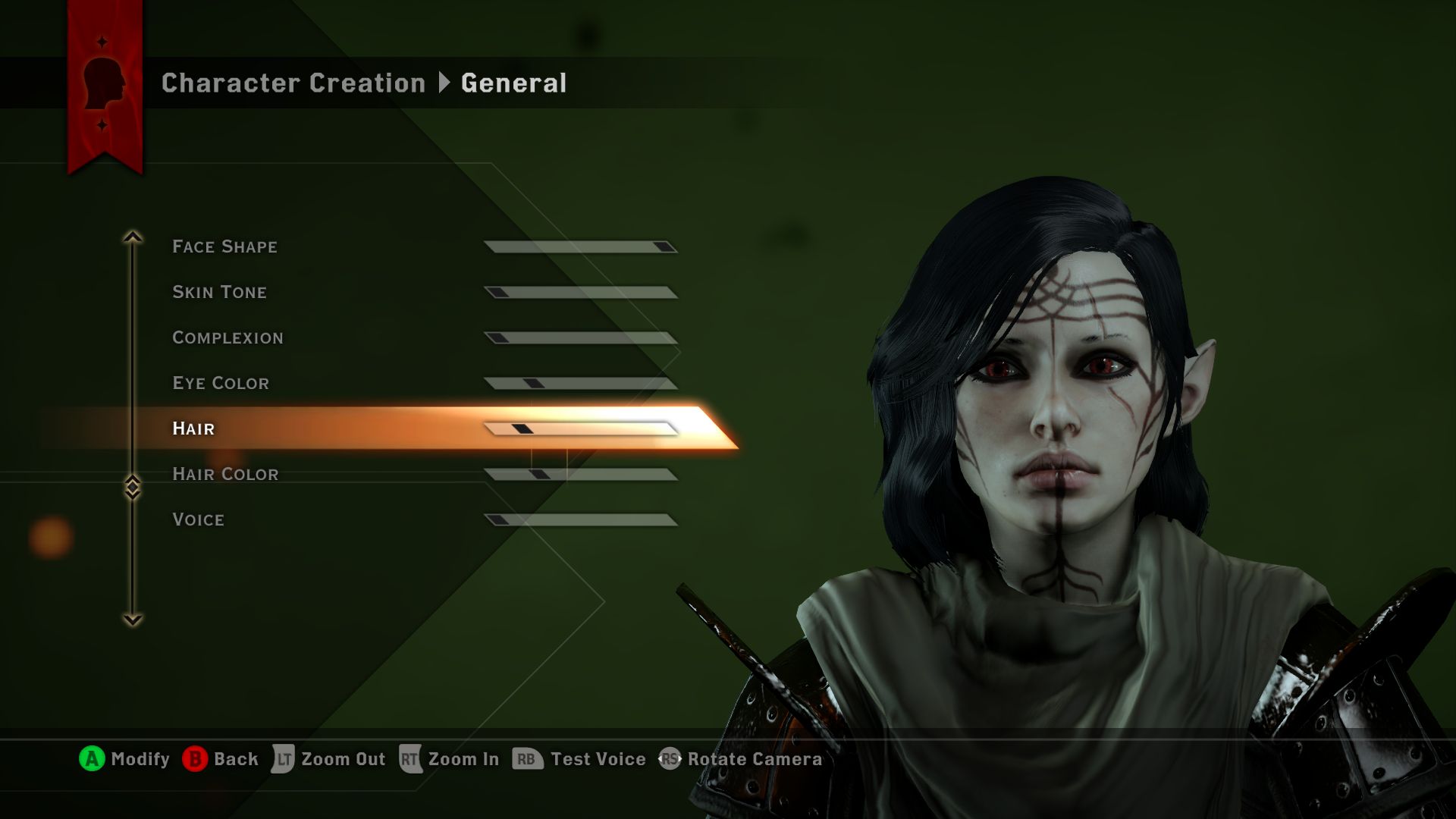Pick the Hair Color option
This screenshot has height=819, width=1456.
(225, 474)
